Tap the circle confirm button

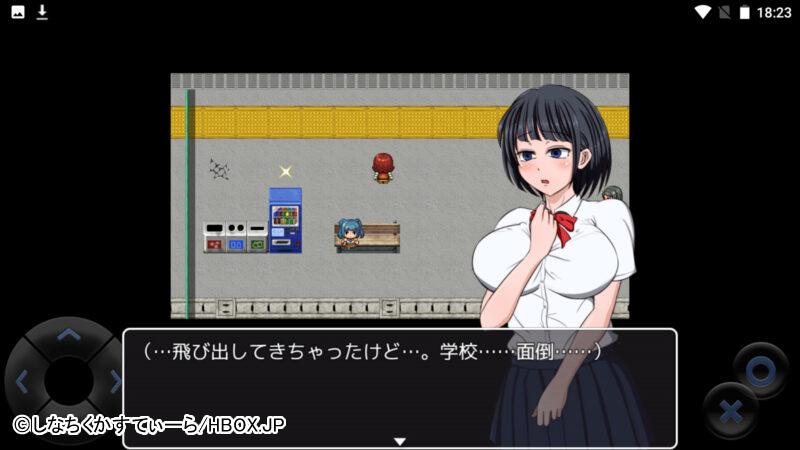point(759,371)
